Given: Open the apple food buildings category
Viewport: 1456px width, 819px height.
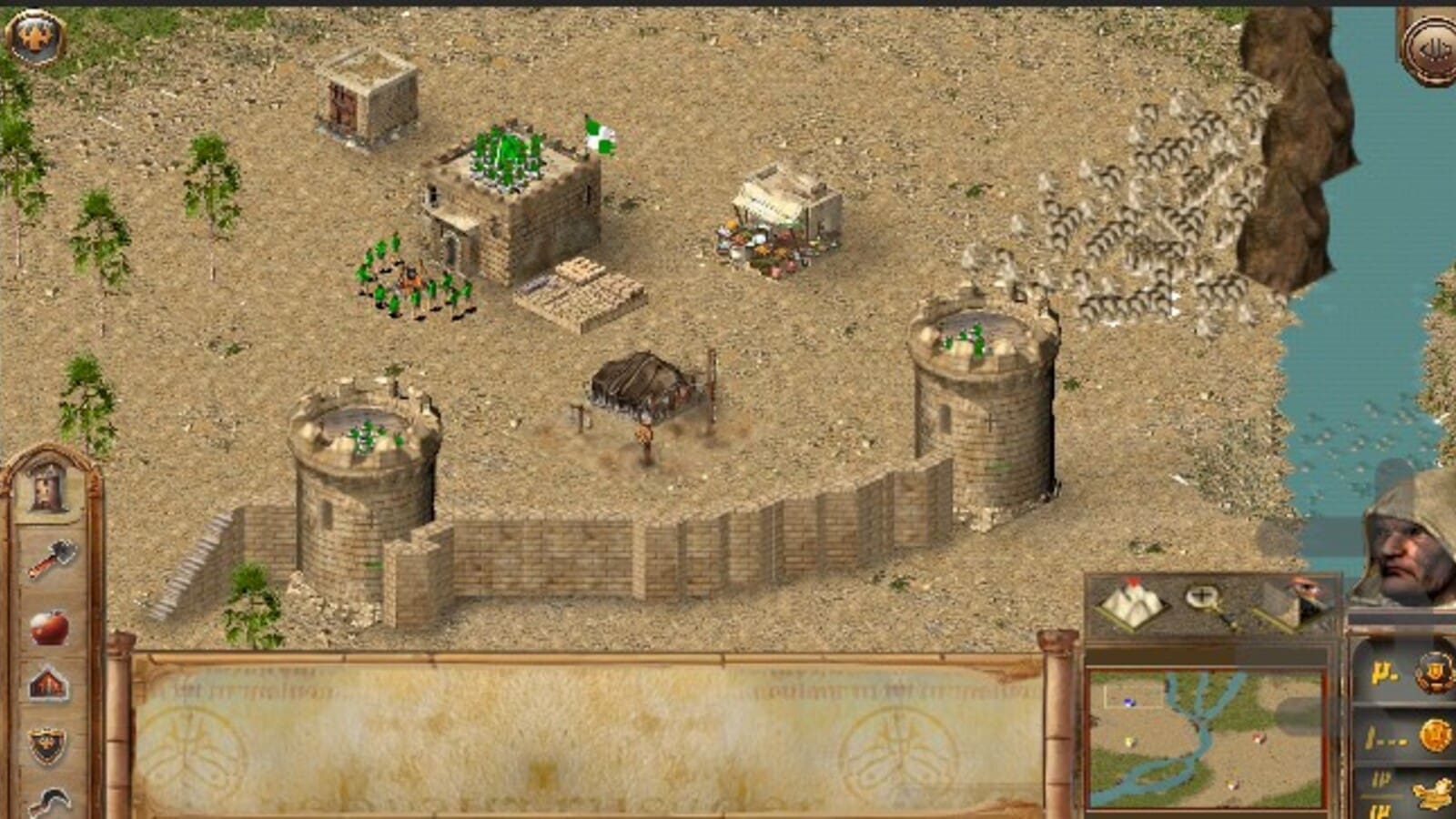Looking at the screenshot, I should point(49,627).
